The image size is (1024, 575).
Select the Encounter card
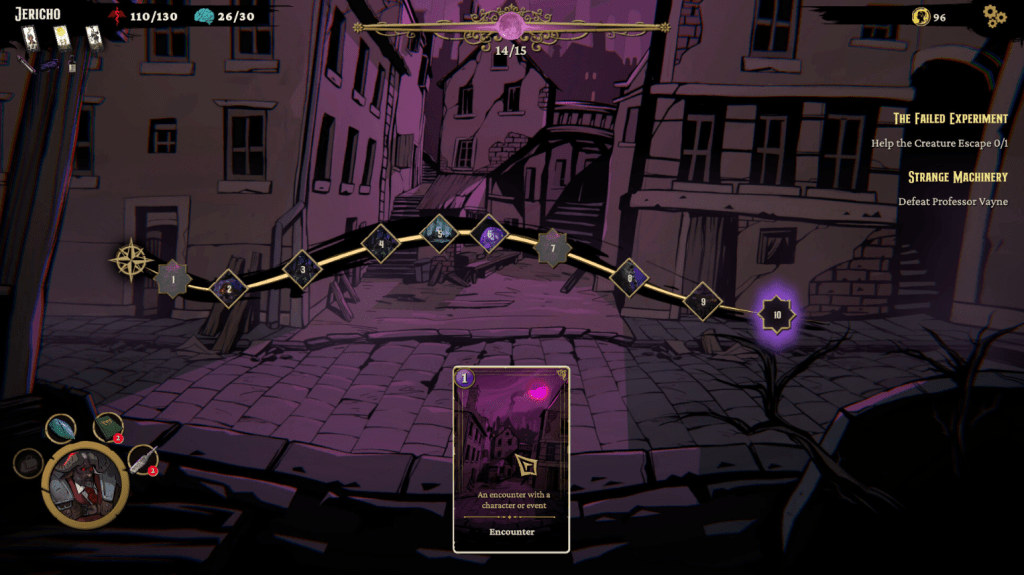[511, 458]
